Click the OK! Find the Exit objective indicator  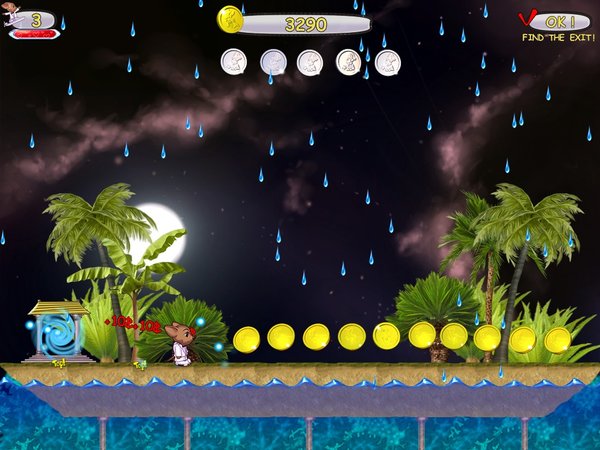coord(555,23)
